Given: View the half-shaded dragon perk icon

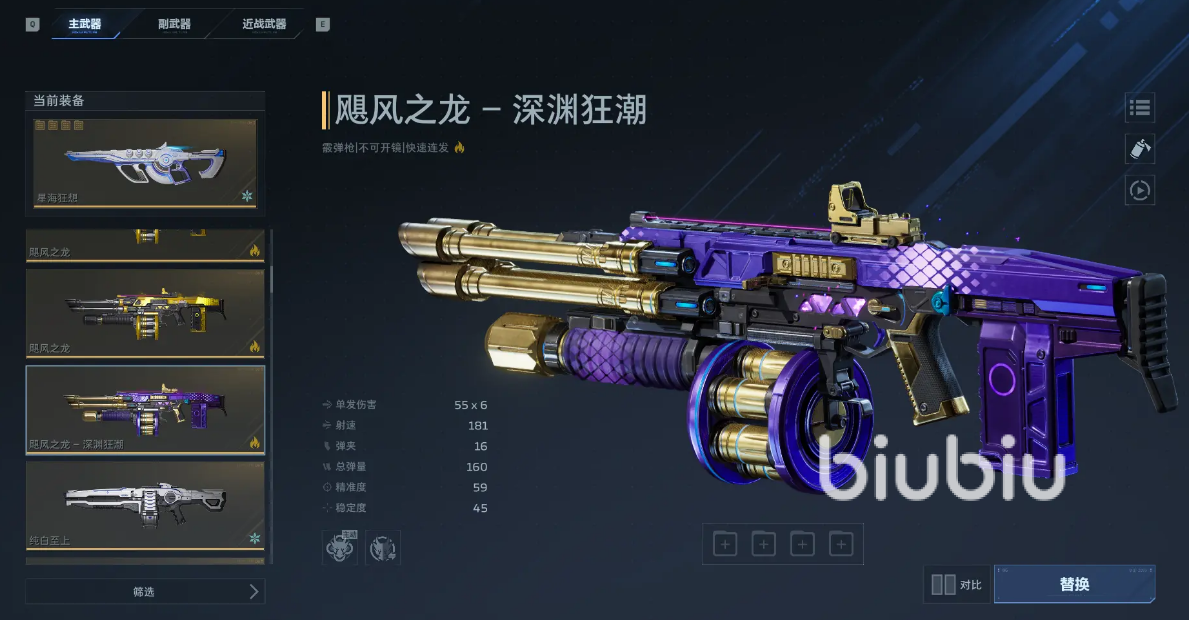Looking at the screenshot, I should (383, 547).
